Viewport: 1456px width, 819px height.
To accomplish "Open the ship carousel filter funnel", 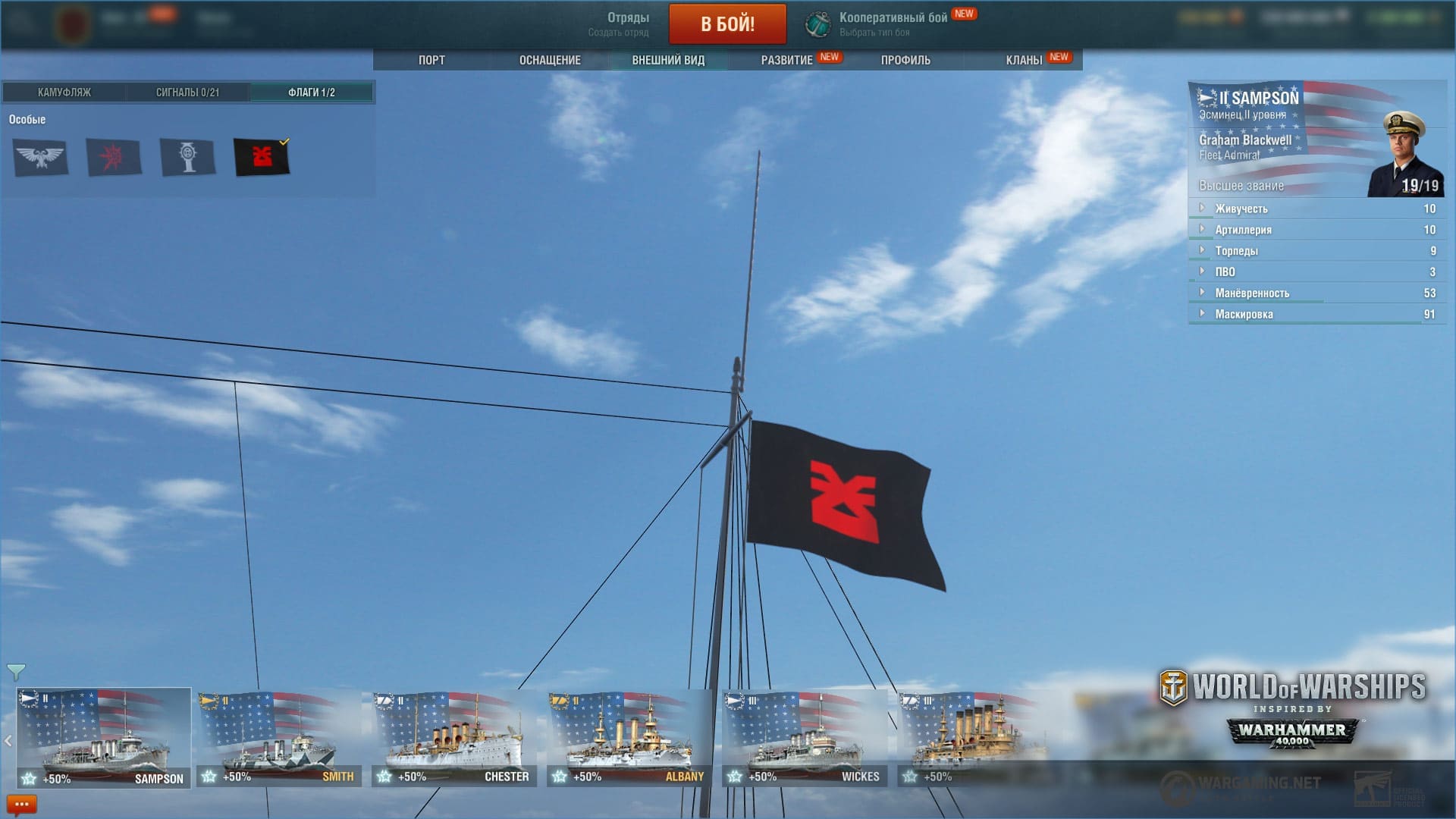I will [x=16, y=672].
